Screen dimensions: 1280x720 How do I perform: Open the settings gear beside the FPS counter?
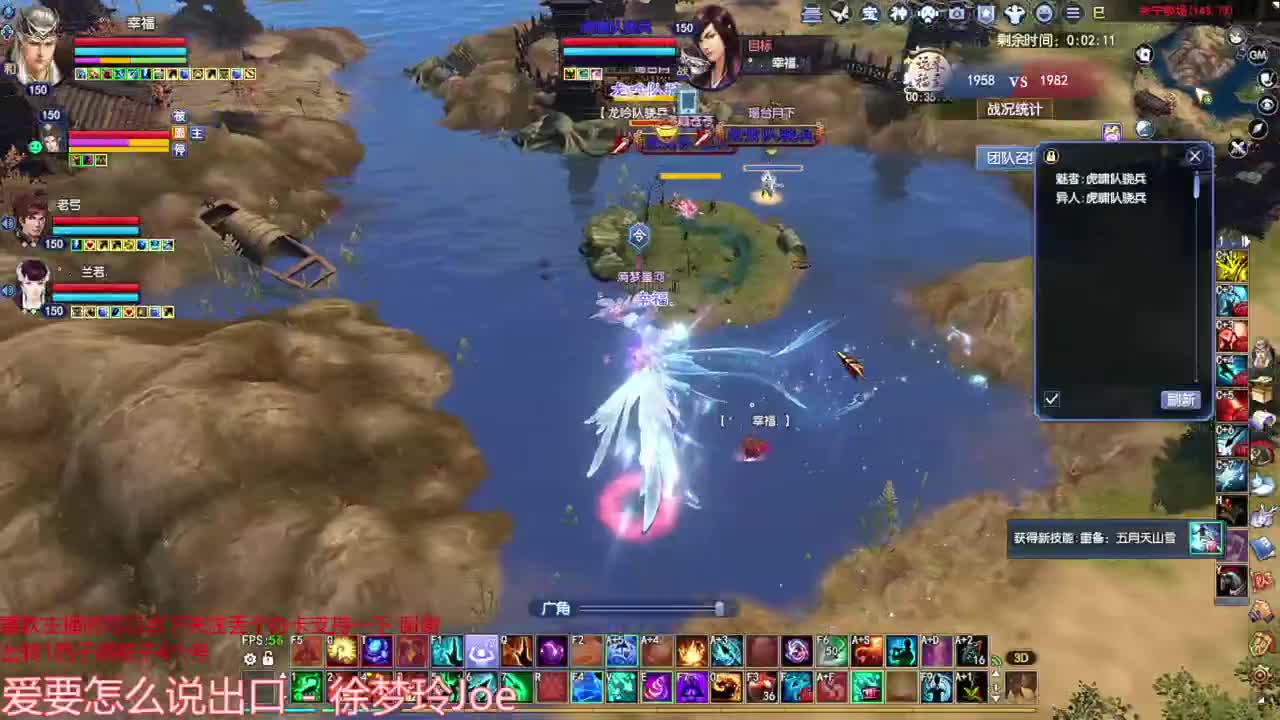[x=250, y=658]
